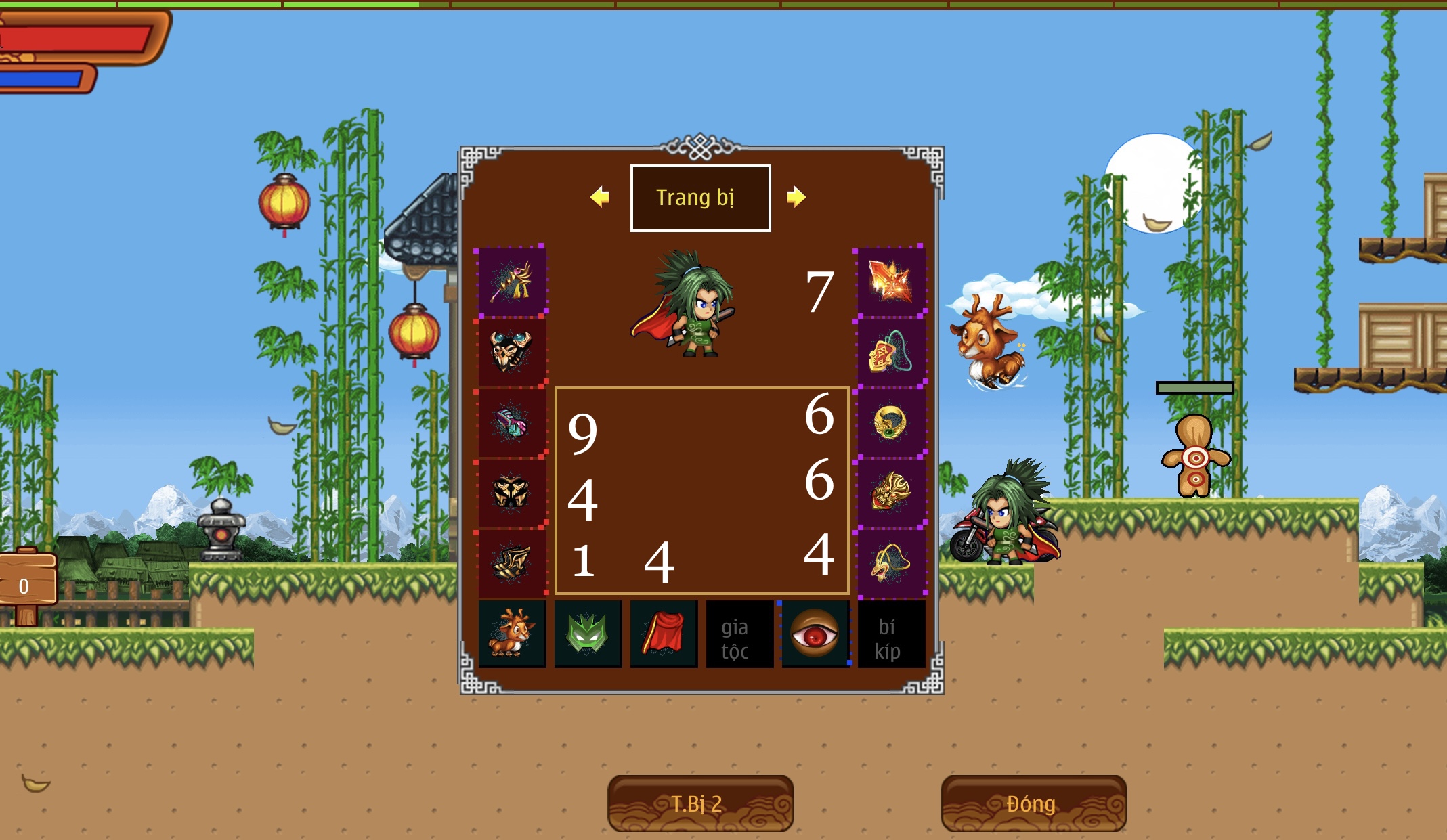Image resolution: width=1447 pixels, height=840 pixels.
Task: Open the T.Bị 2 equipment set
Action: click(700, 803)
